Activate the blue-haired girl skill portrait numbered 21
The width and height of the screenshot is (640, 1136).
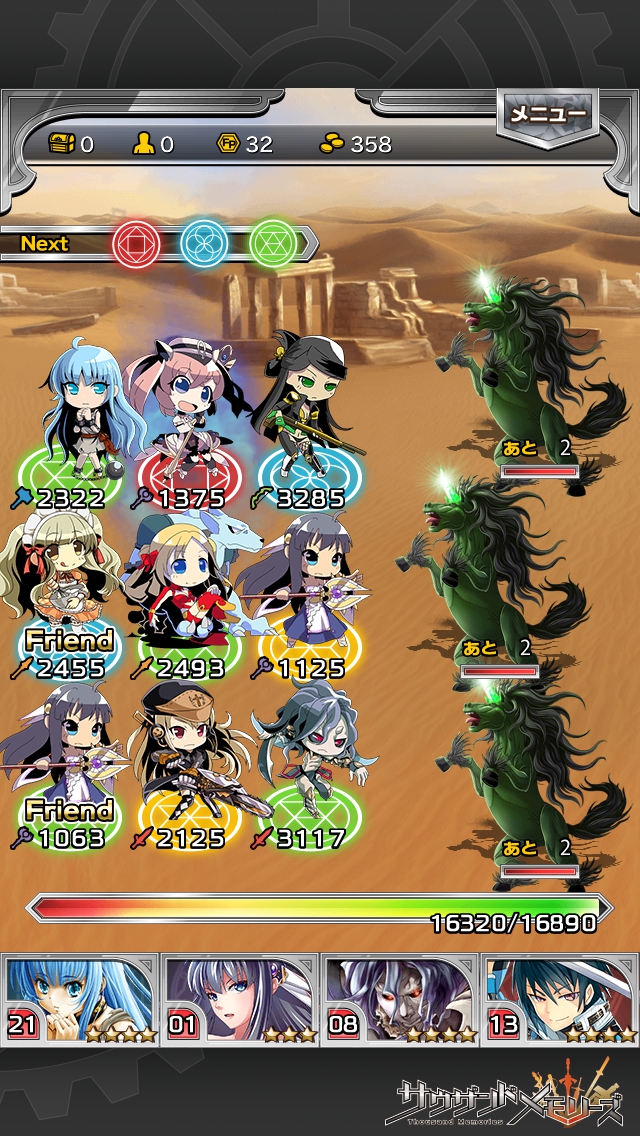point(80,999)
